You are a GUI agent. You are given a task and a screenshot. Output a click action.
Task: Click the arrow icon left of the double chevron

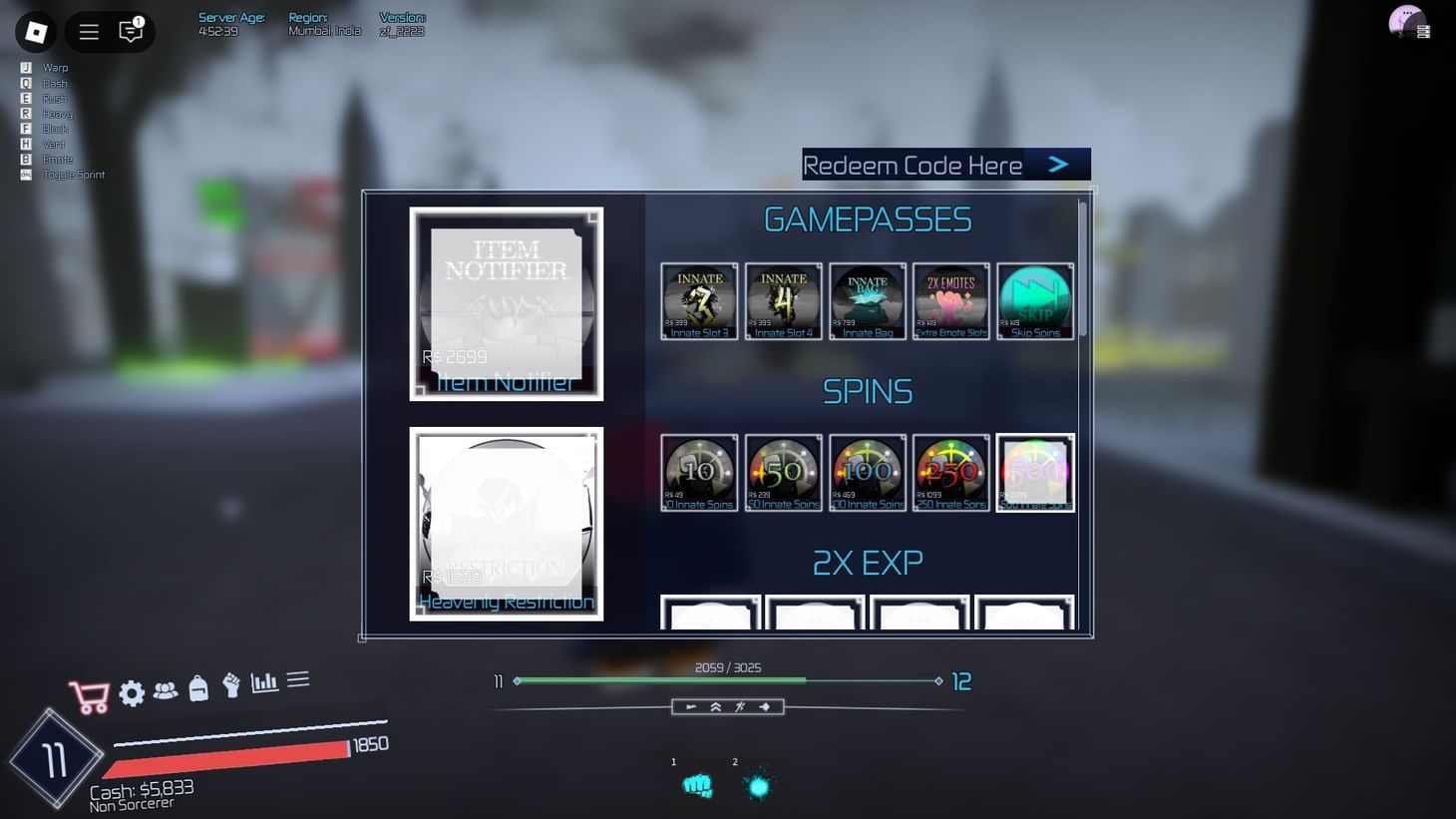[691, 706]
